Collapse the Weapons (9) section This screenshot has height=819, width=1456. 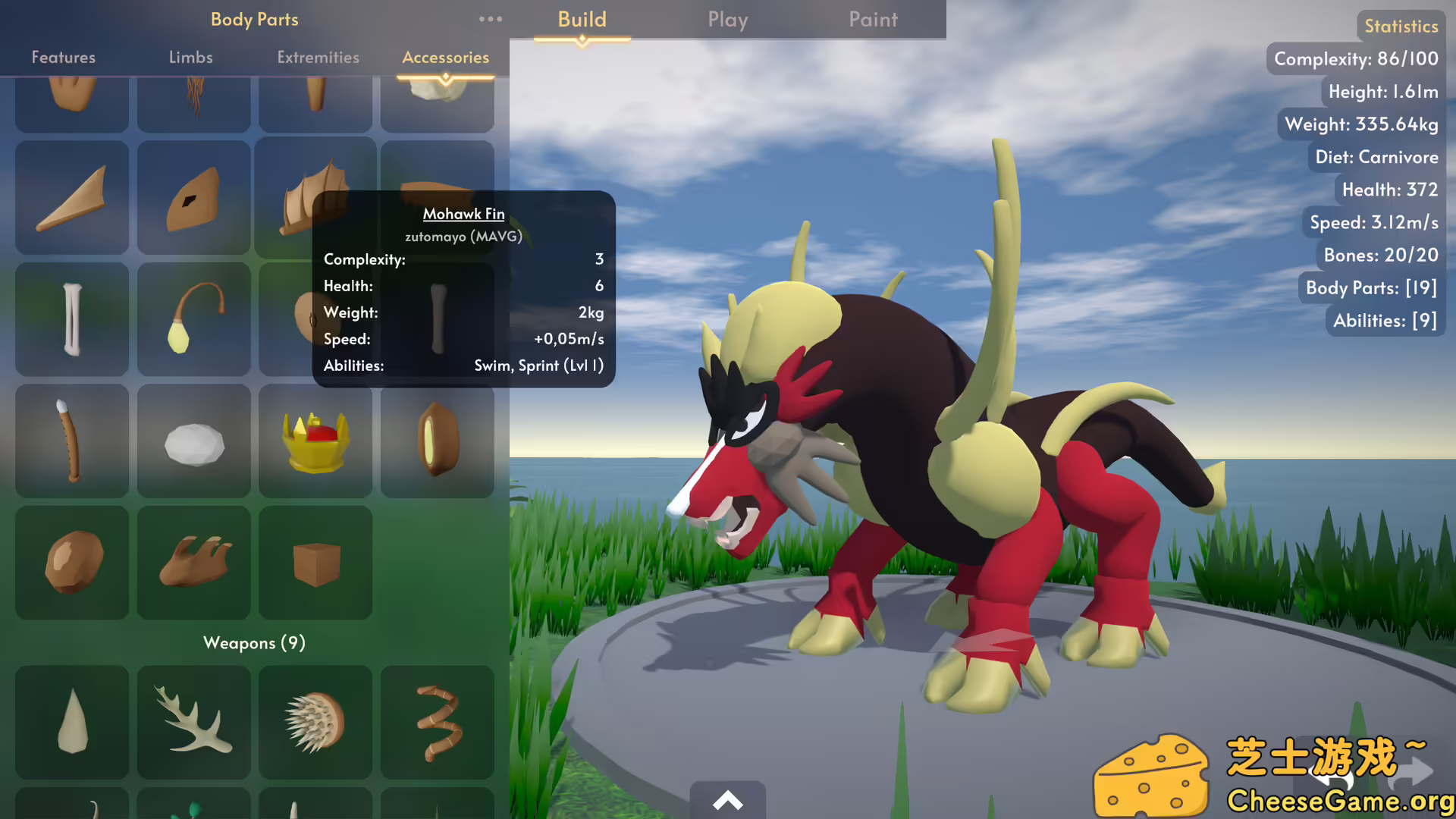point(254,643)
